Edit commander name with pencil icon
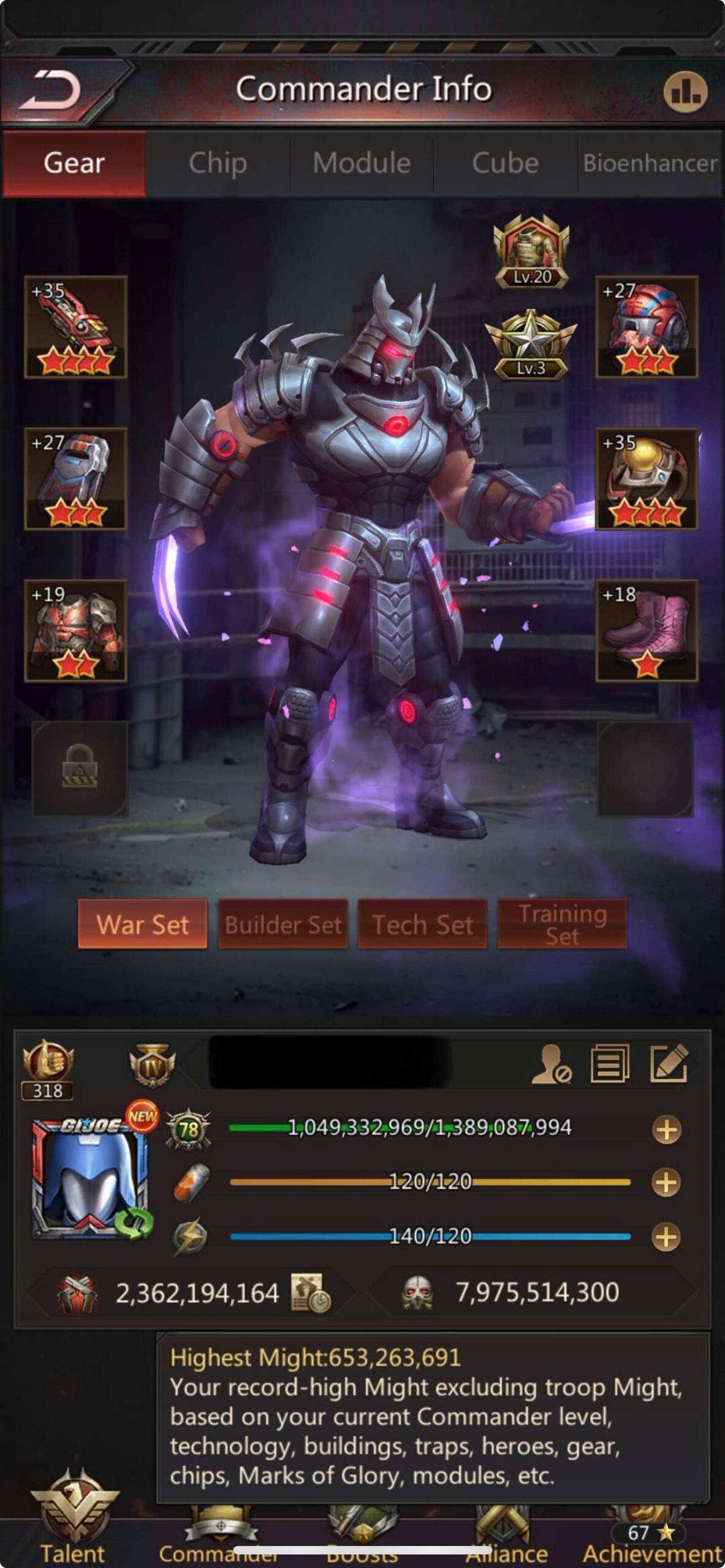This screenshot has width=725, height=1568. [x=669, y=1064]
